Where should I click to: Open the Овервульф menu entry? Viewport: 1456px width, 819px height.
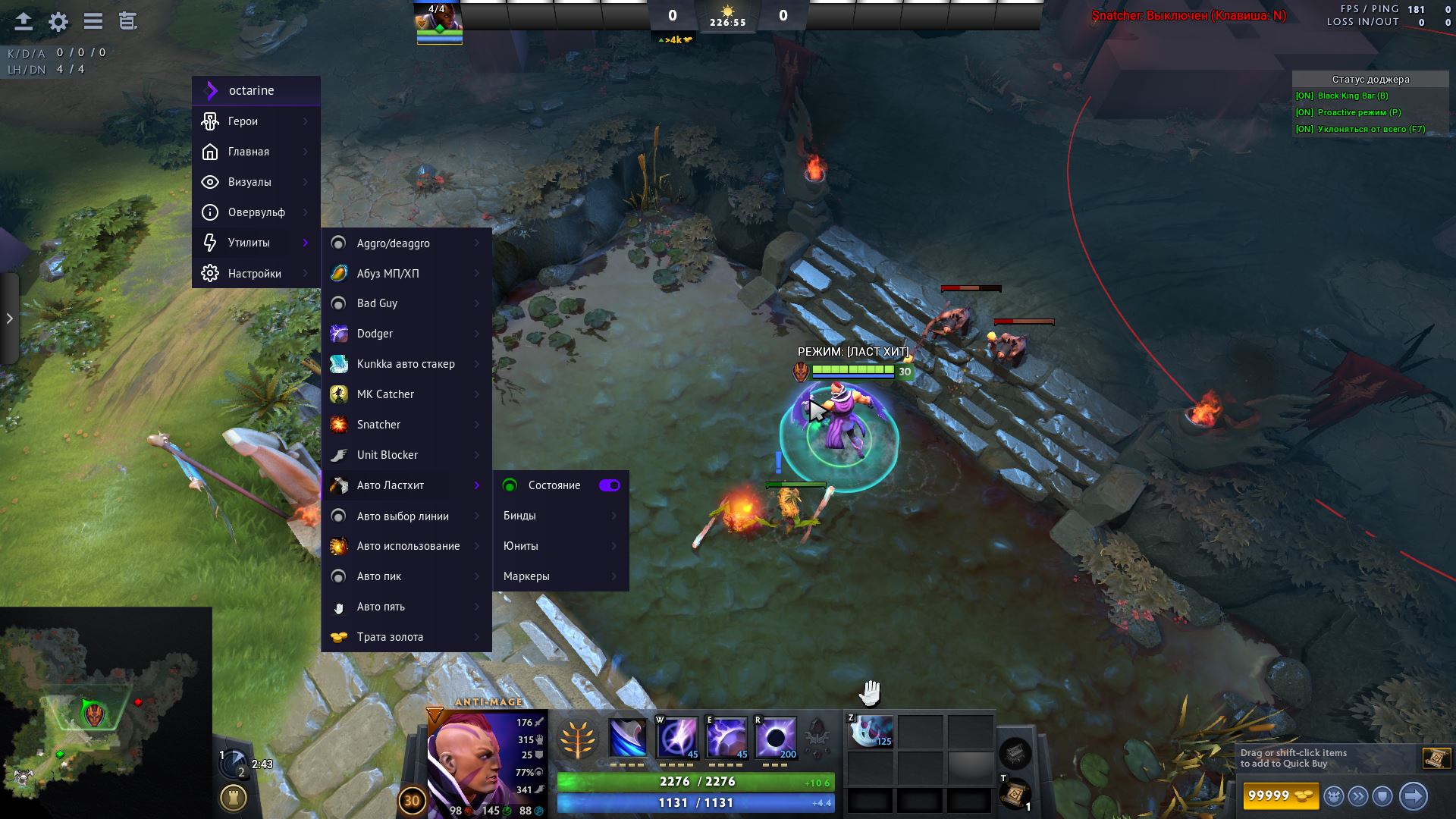click(x=256, y=212)
